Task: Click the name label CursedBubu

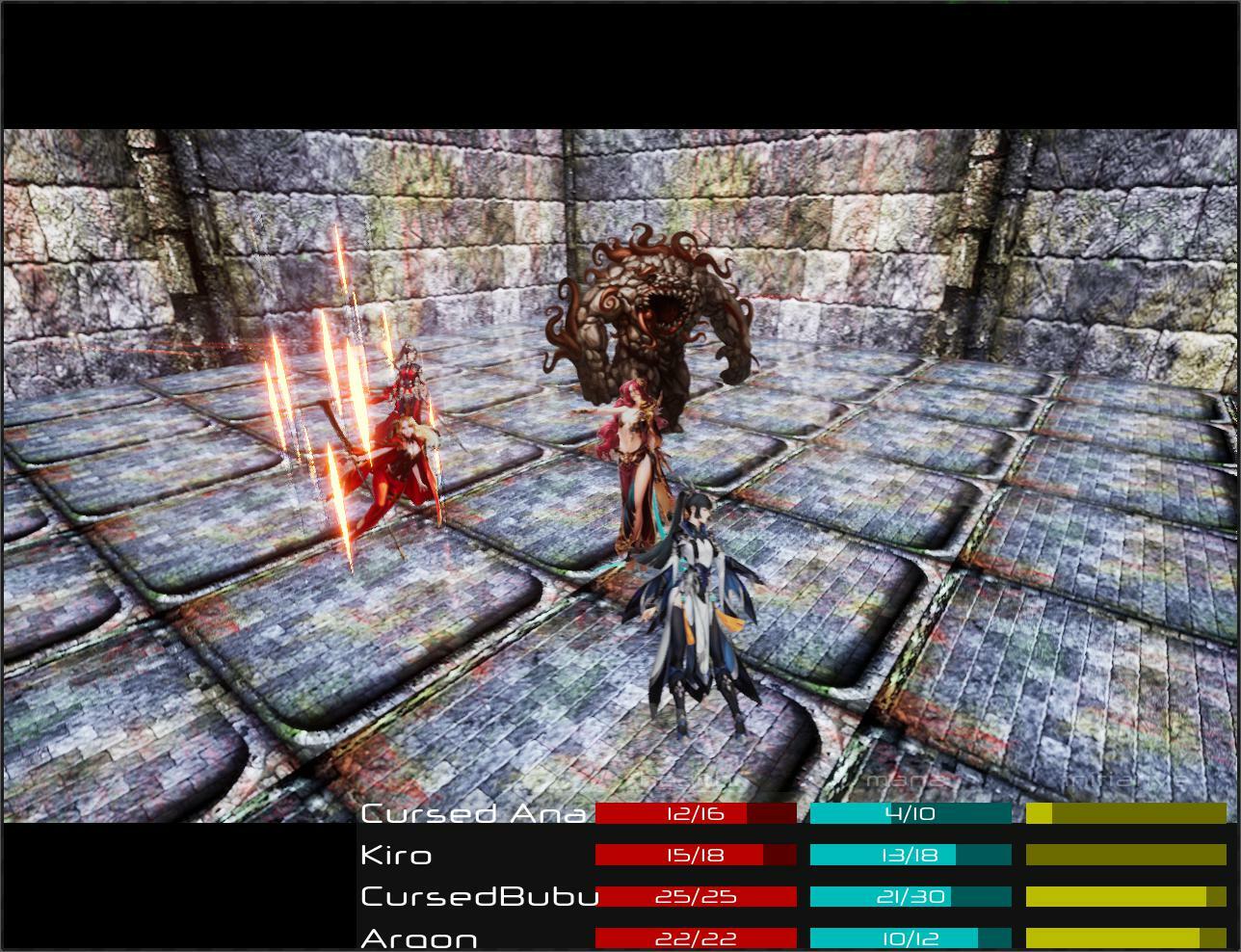Action: pos(479,895)
